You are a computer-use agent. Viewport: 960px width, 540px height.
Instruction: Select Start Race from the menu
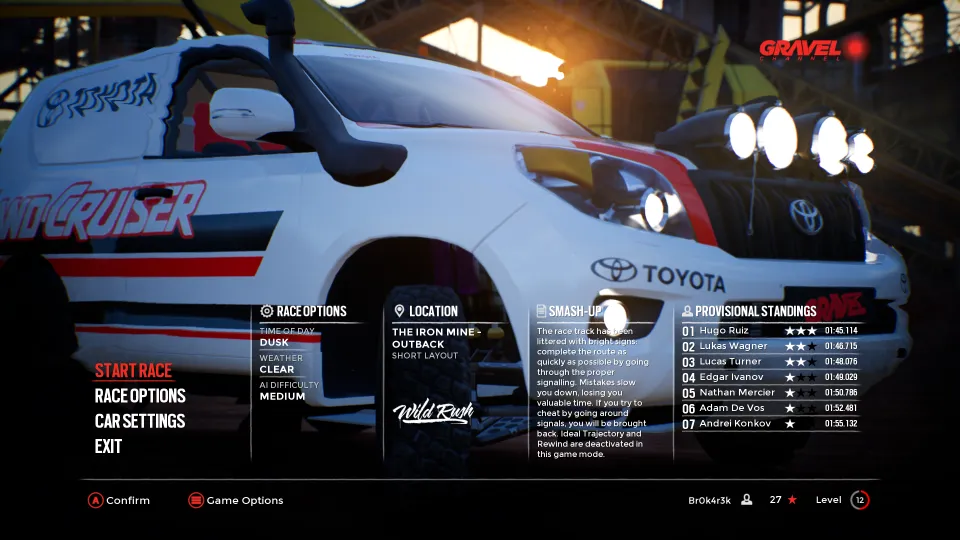[x=133, y=370]
